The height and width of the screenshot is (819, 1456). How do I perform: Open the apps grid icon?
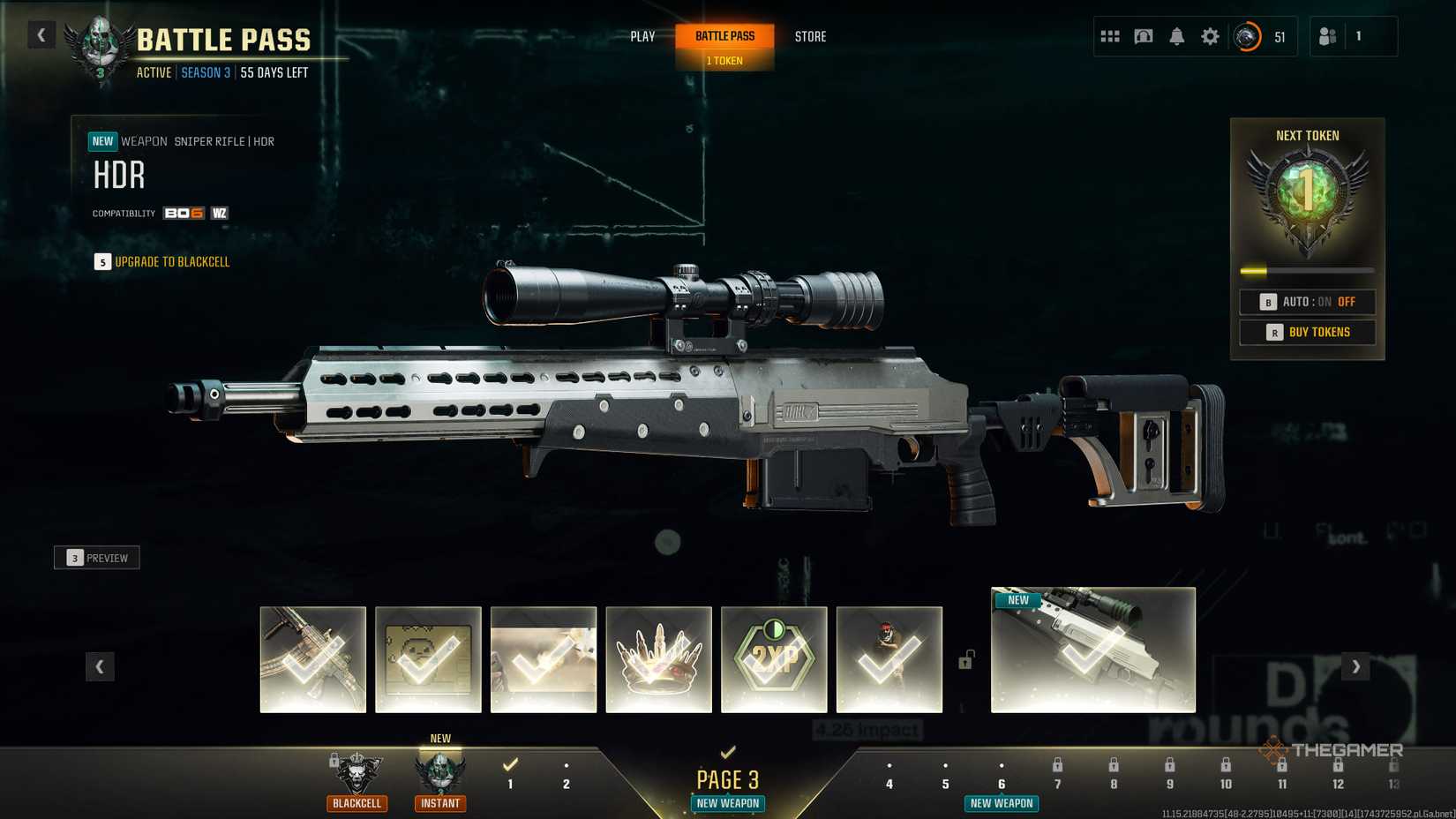tap(1109, 36)
